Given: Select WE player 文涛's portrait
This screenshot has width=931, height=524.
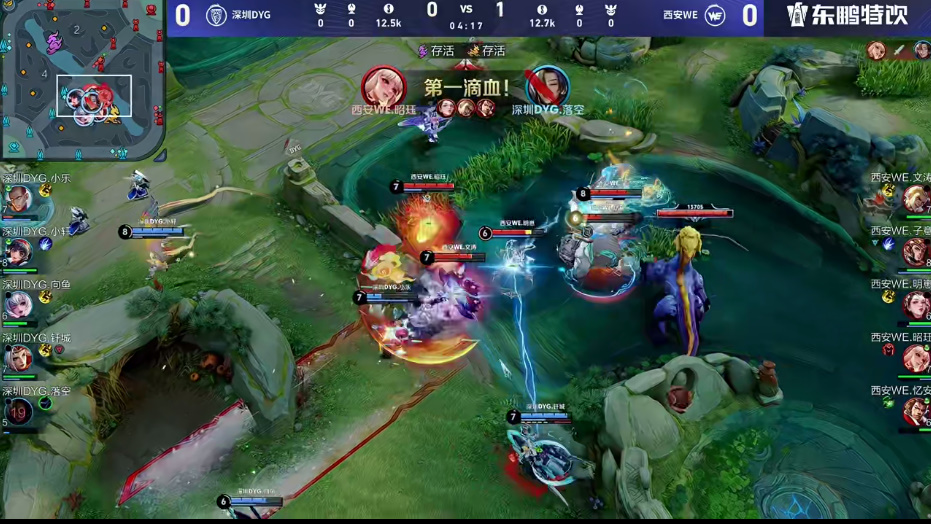Looking at the screenshot, I should [915, 199].
